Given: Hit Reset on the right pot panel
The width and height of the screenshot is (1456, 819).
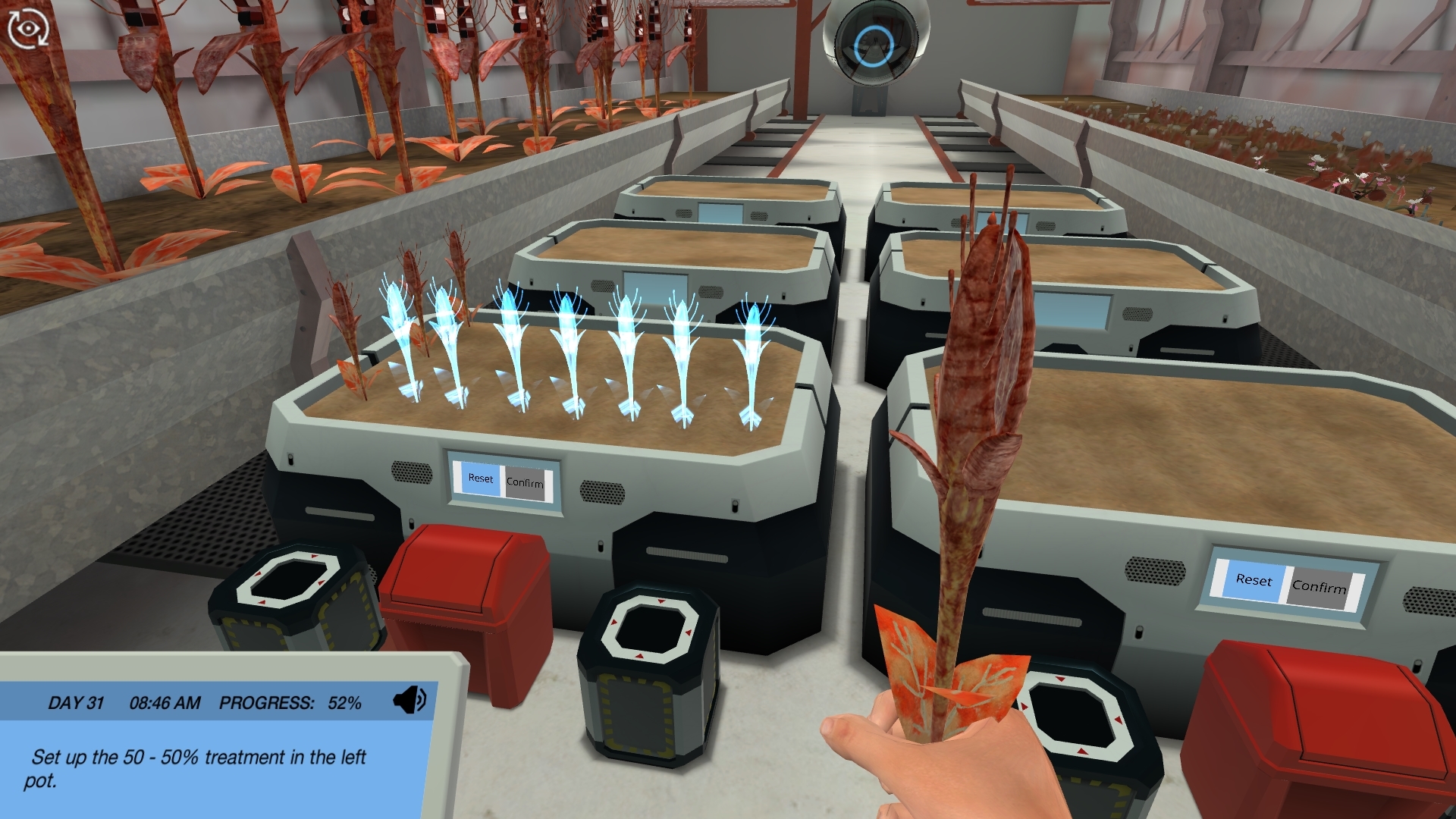Looking at the screenshot, I should coord(1253,581).
